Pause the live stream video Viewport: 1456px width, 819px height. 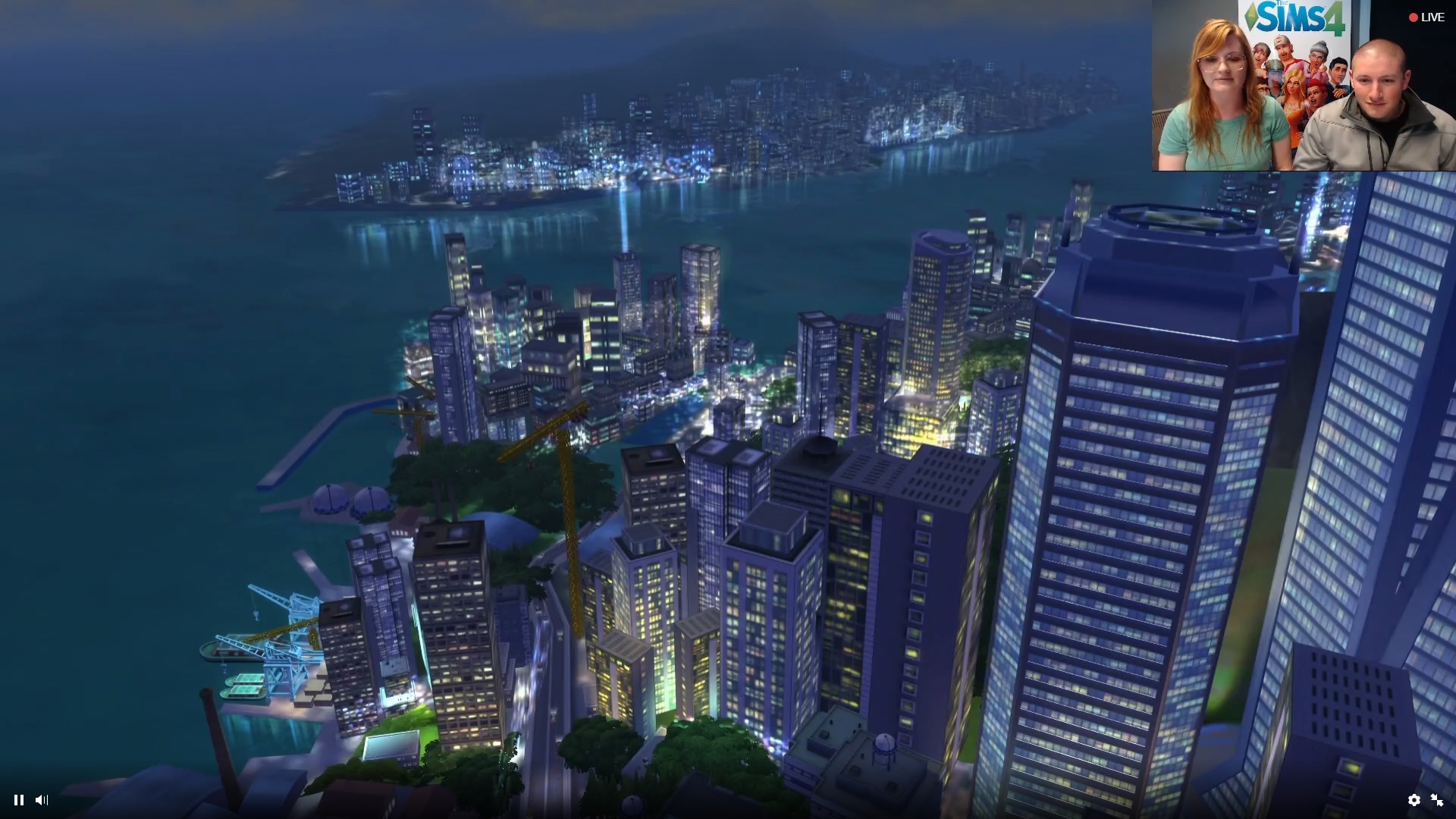point(19,800)
